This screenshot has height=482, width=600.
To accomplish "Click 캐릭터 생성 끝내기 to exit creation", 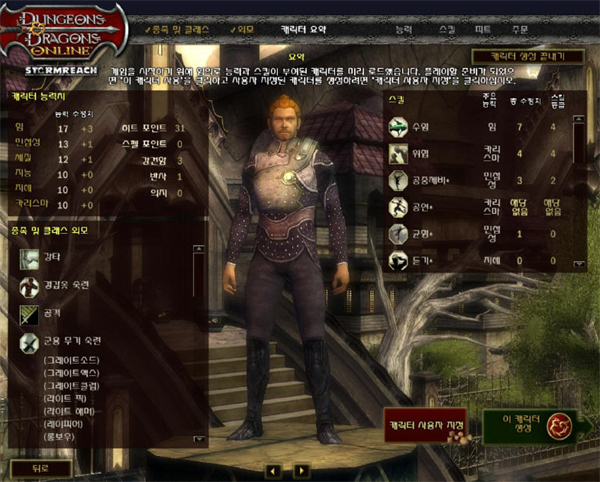I will 527,57.
